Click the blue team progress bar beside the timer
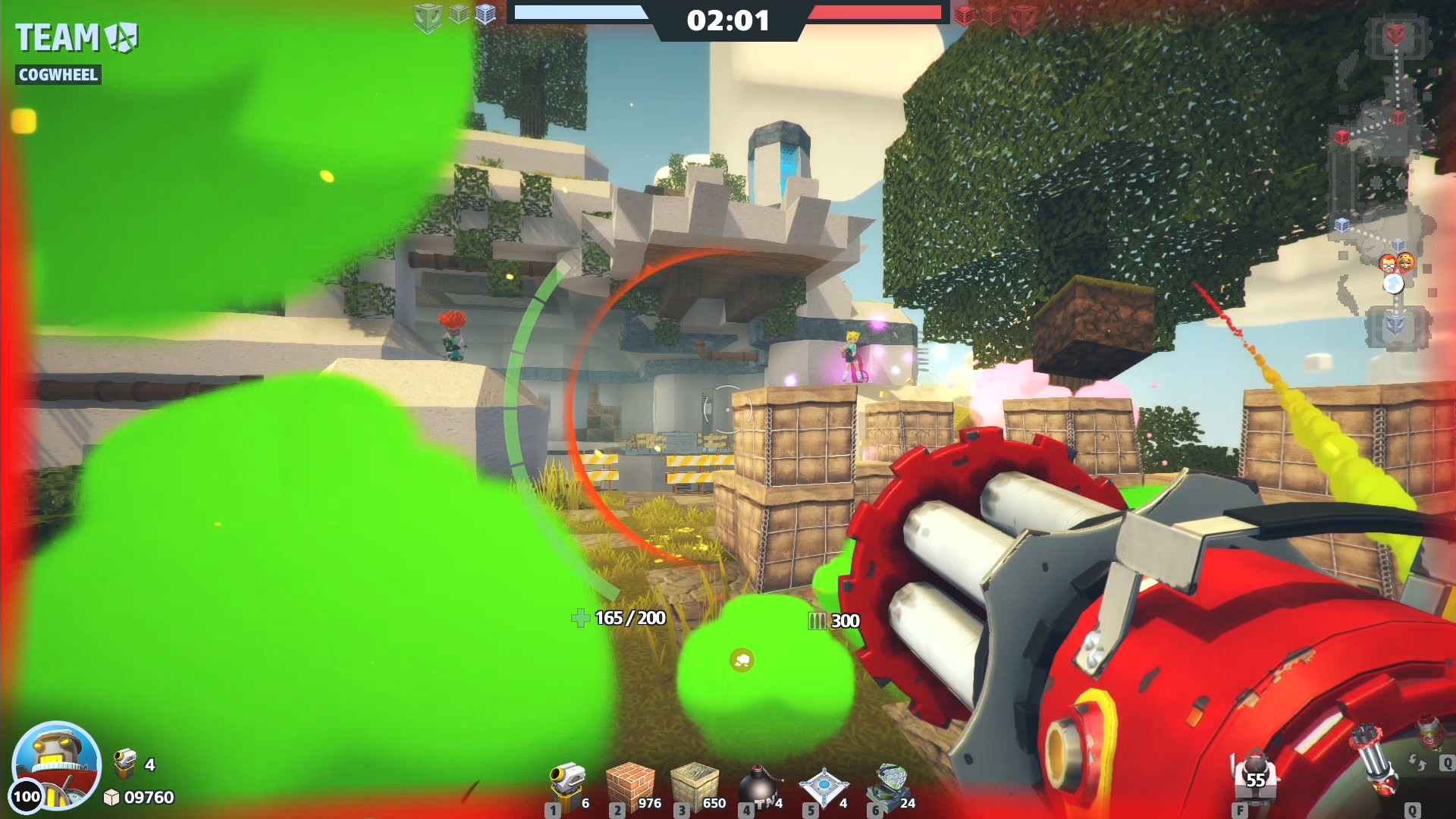Screen dimensions: 1456x819 coord(584,11)
